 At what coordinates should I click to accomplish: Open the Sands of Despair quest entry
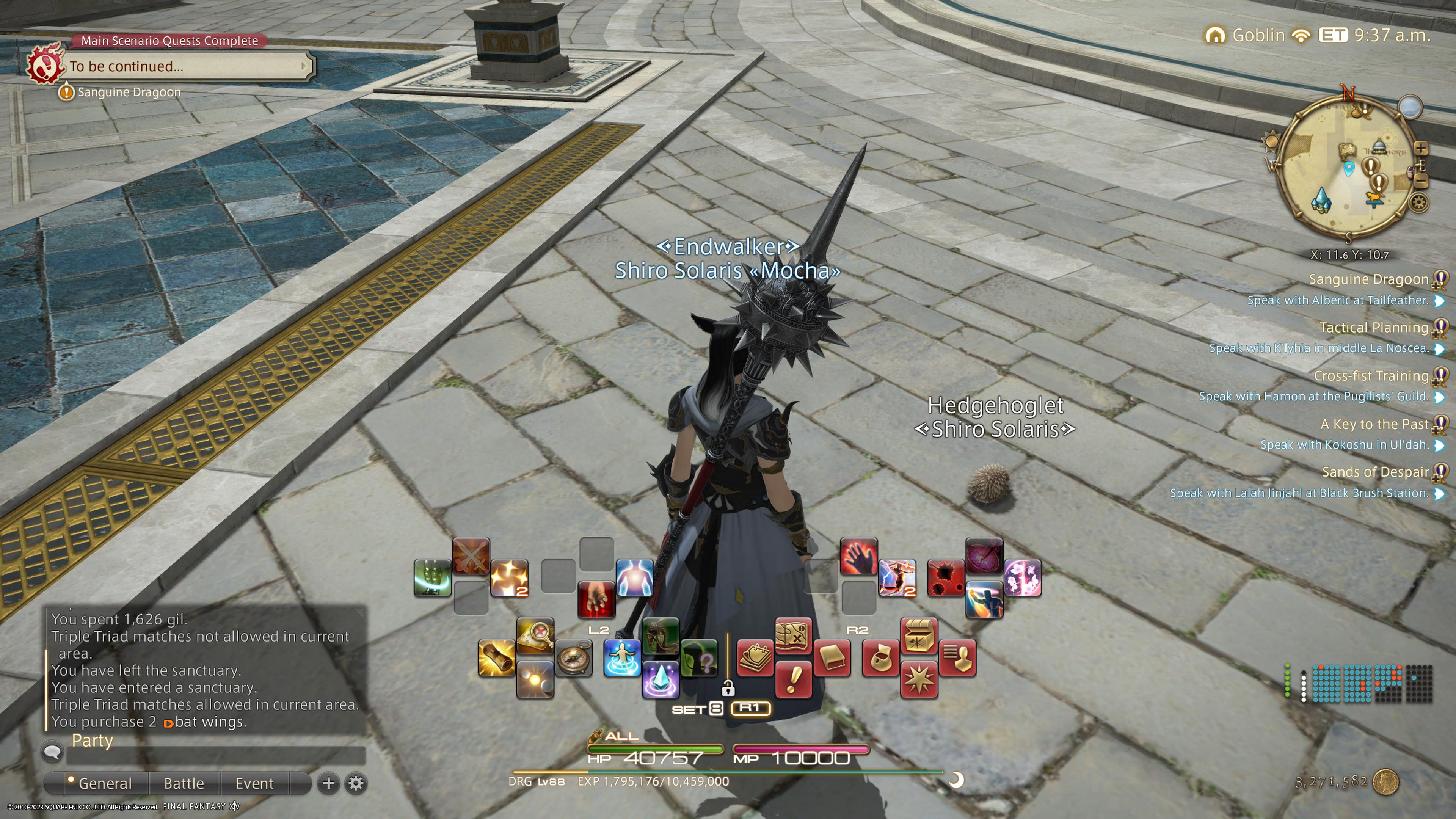tap(1374, 472)
